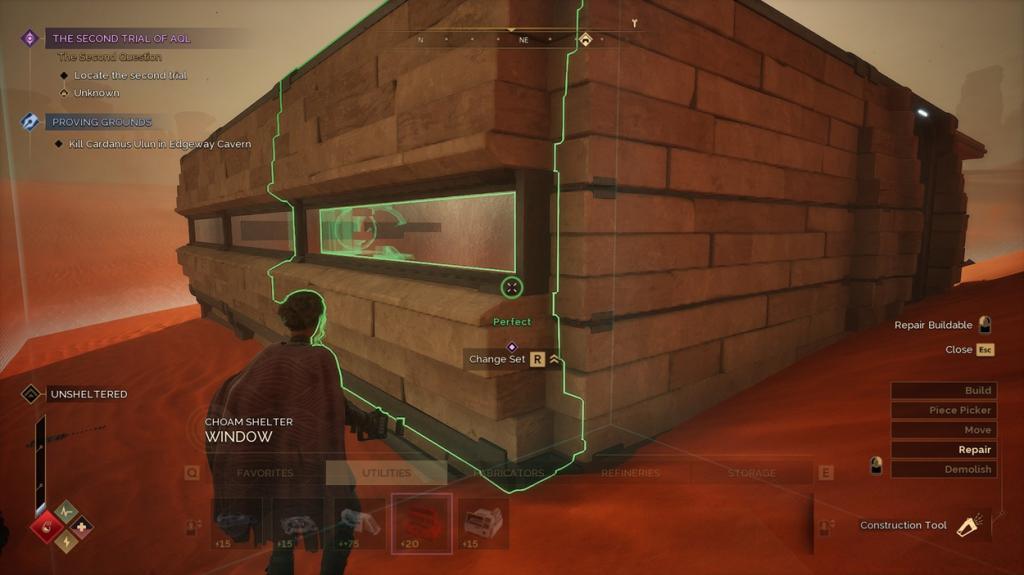Choose Piece Picker mode
Image resolution: width=1024 pixels, height=575 pixels.
click(x=943, y=410)
